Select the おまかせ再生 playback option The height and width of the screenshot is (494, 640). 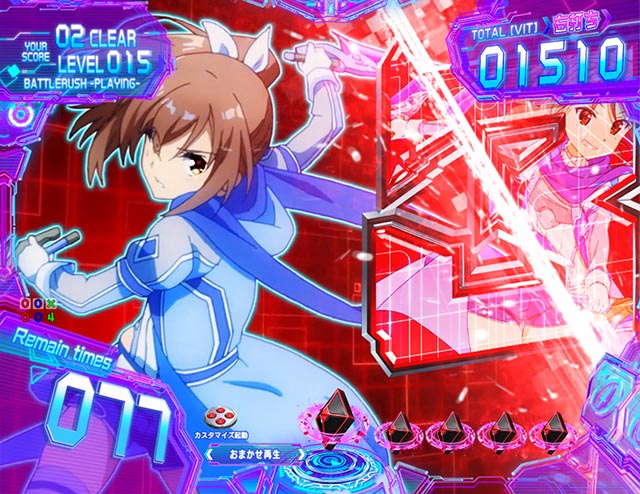point(255,454)
